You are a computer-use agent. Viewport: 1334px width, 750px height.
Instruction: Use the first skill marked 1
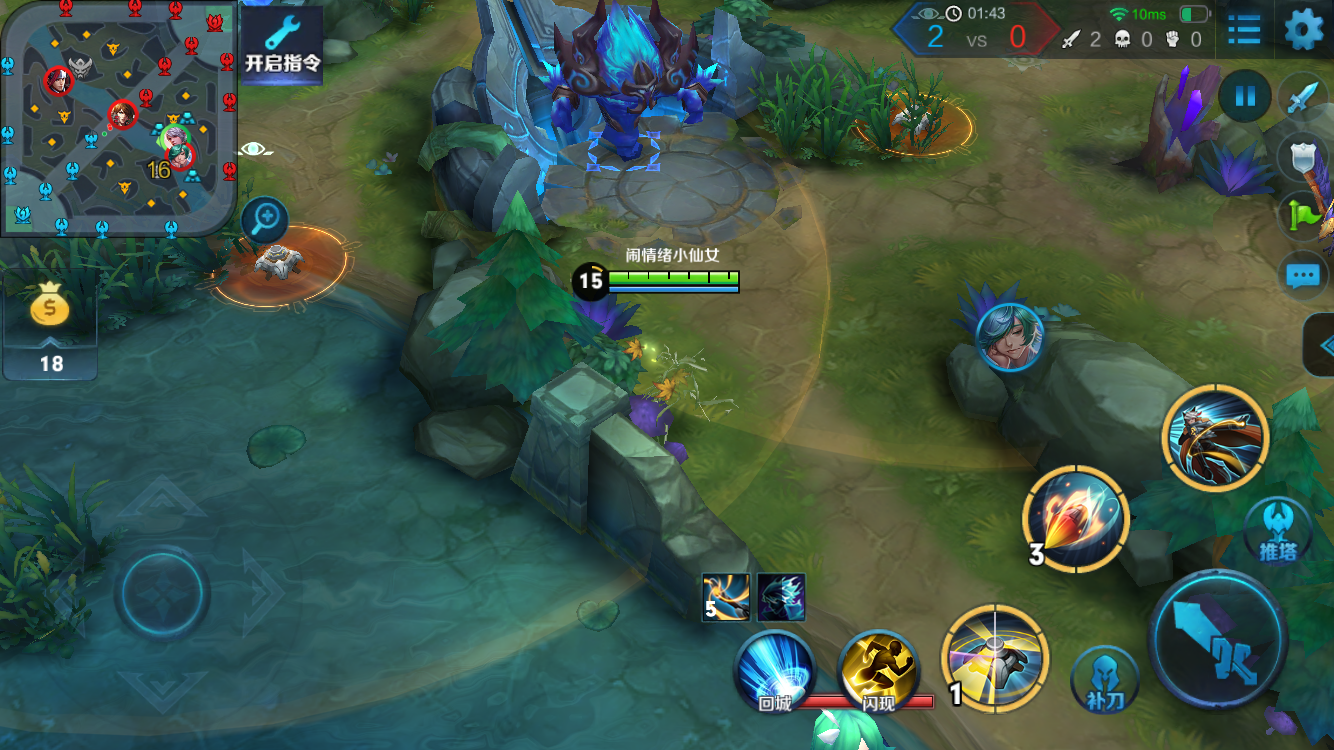995,658
